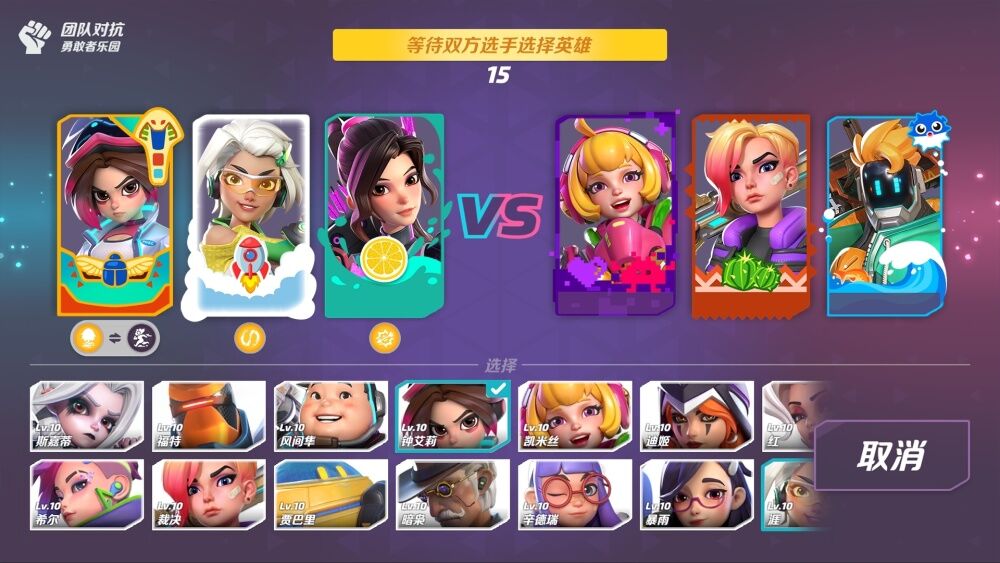Pick the hooded hero 迪姬
The image size is (1000, 563).
(696, 416)
